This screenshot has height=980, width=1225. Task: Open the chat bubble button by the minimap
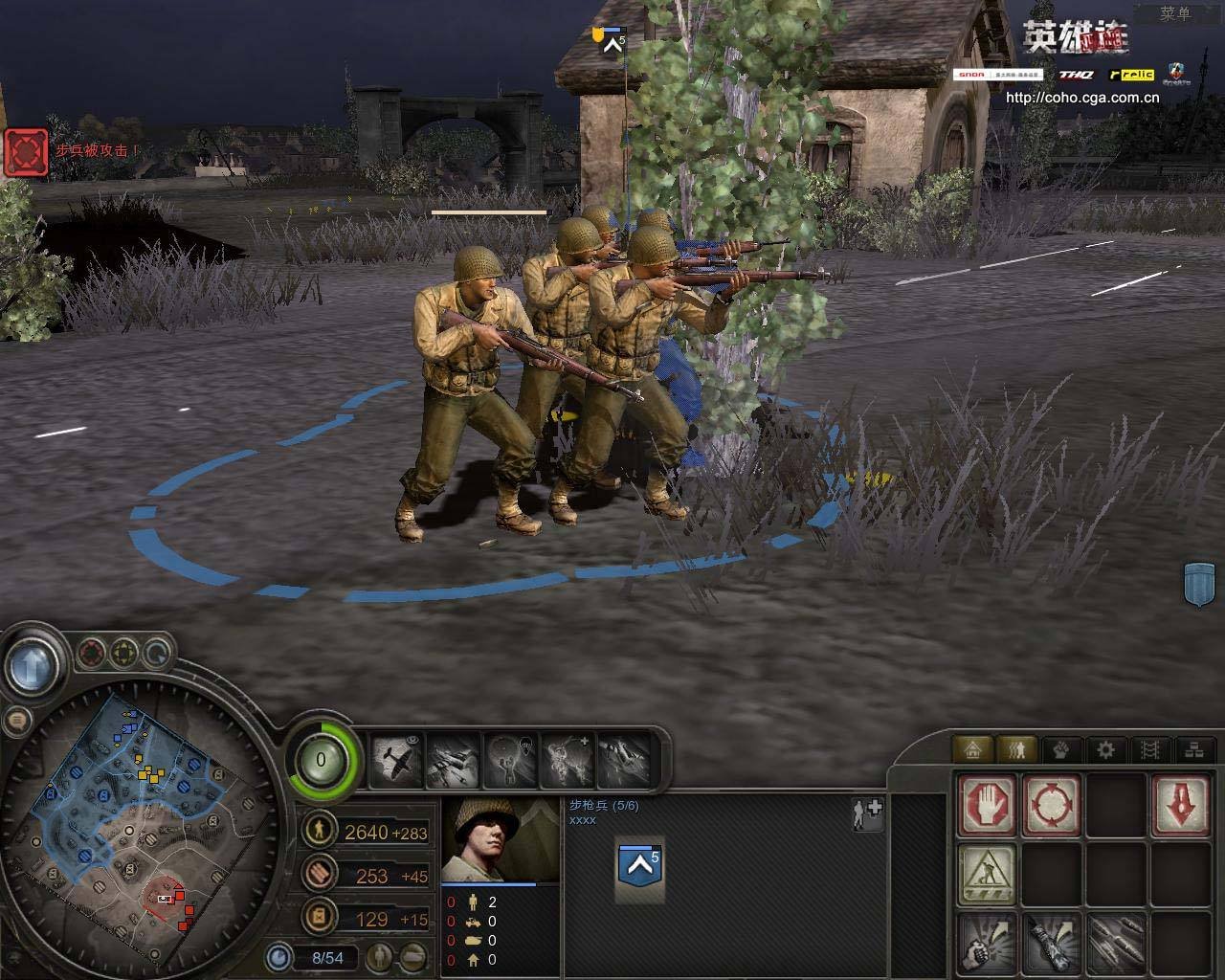[x=17, y=720]
